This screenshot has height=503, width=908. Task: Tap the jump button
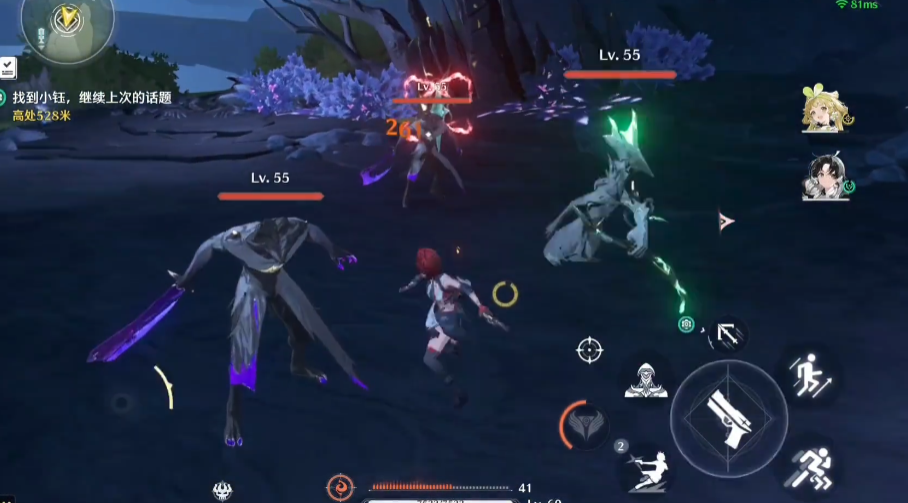(x=808, y=377)
